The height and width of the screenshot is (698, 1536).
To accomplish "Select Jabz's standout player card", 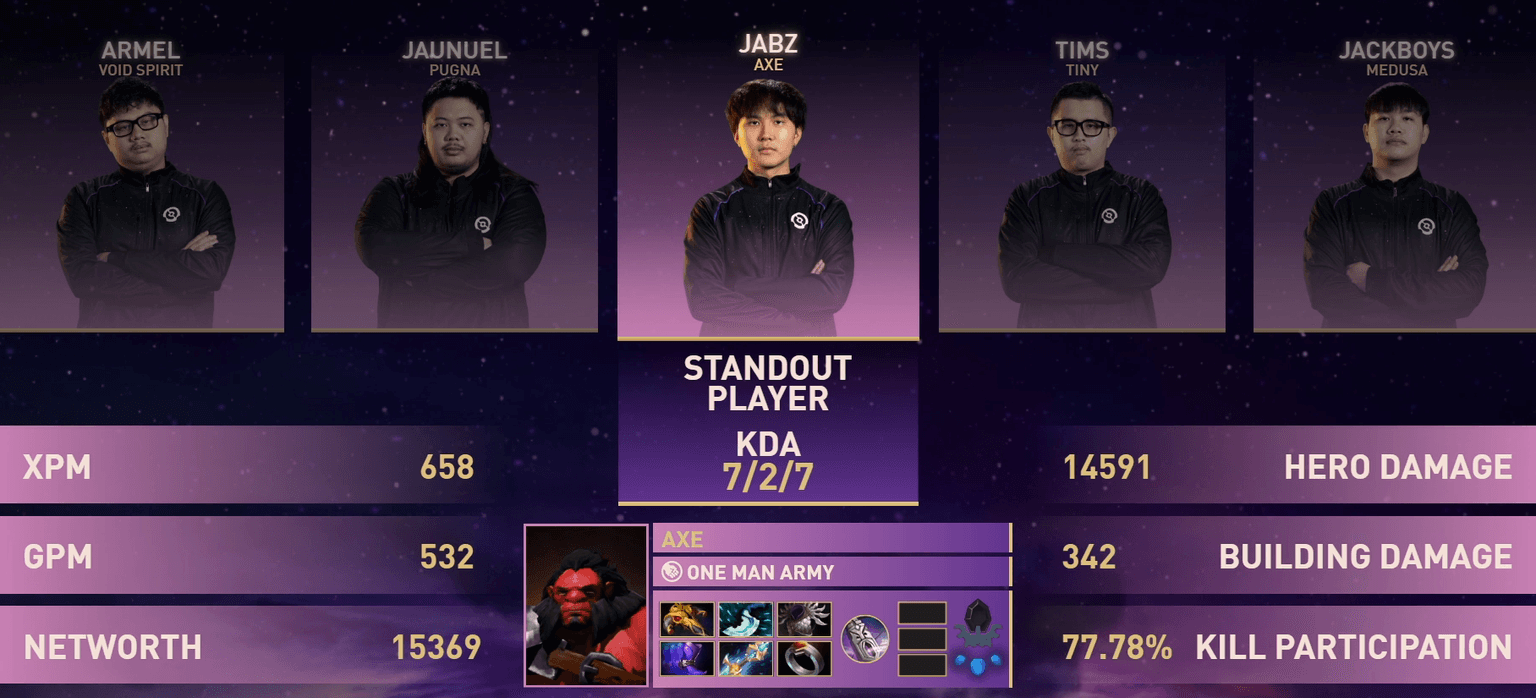I will (x=767, y=190).
